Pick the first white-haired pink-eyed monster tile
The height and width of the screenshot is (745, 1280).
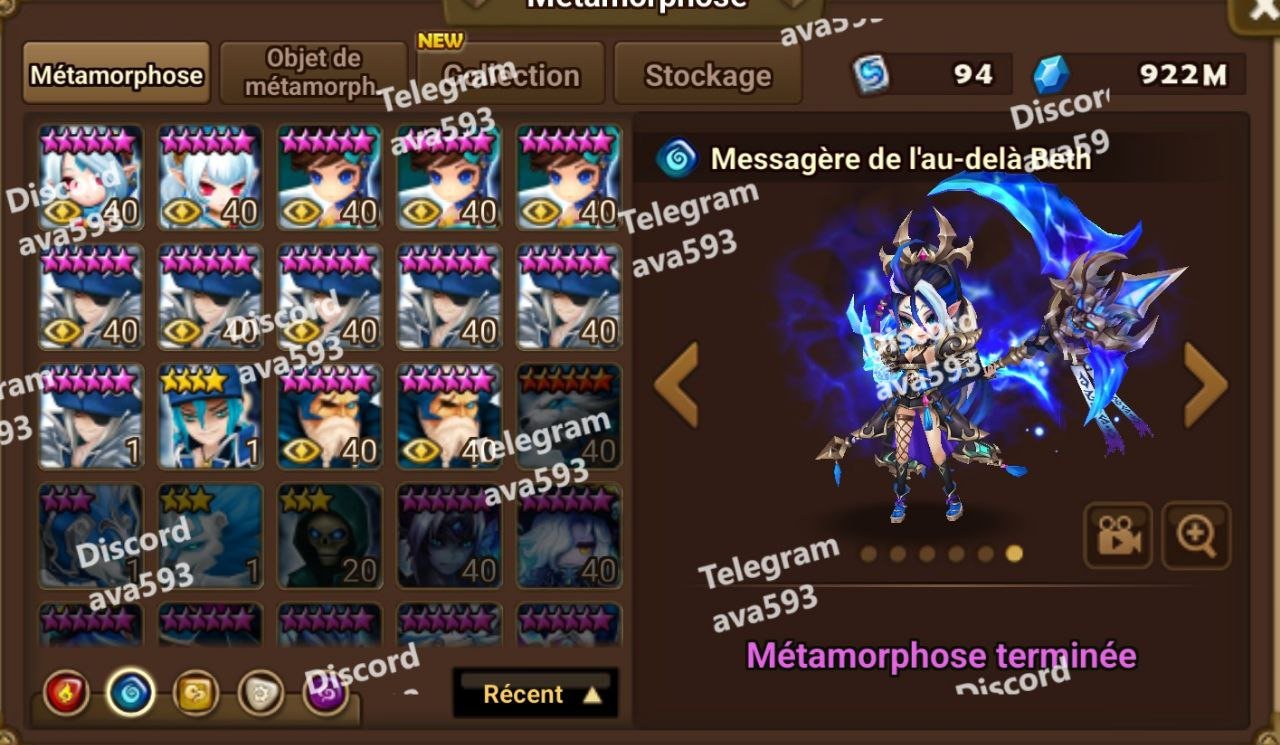click(91, 177)
